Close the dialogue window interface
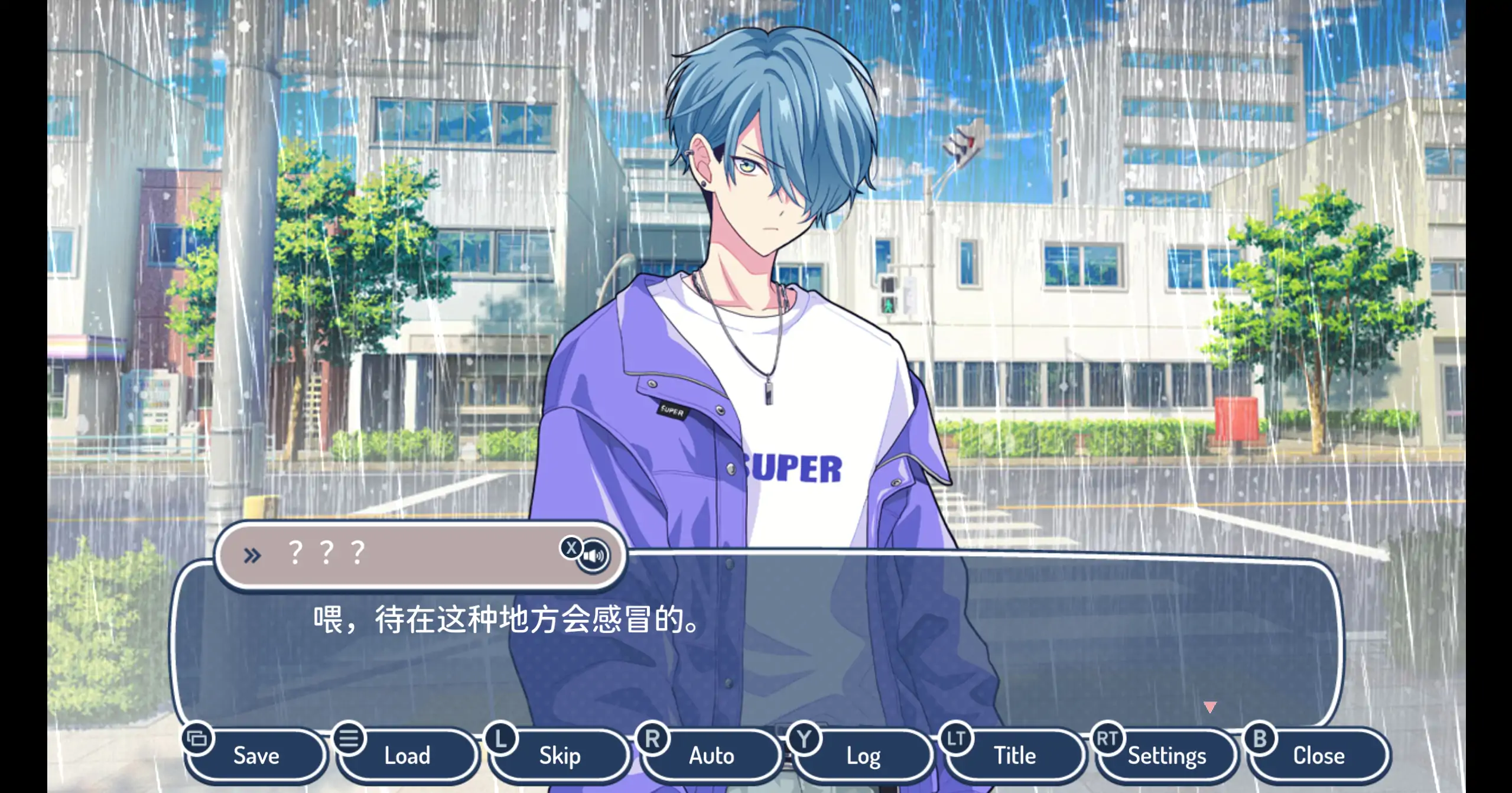 [1318, 756]
